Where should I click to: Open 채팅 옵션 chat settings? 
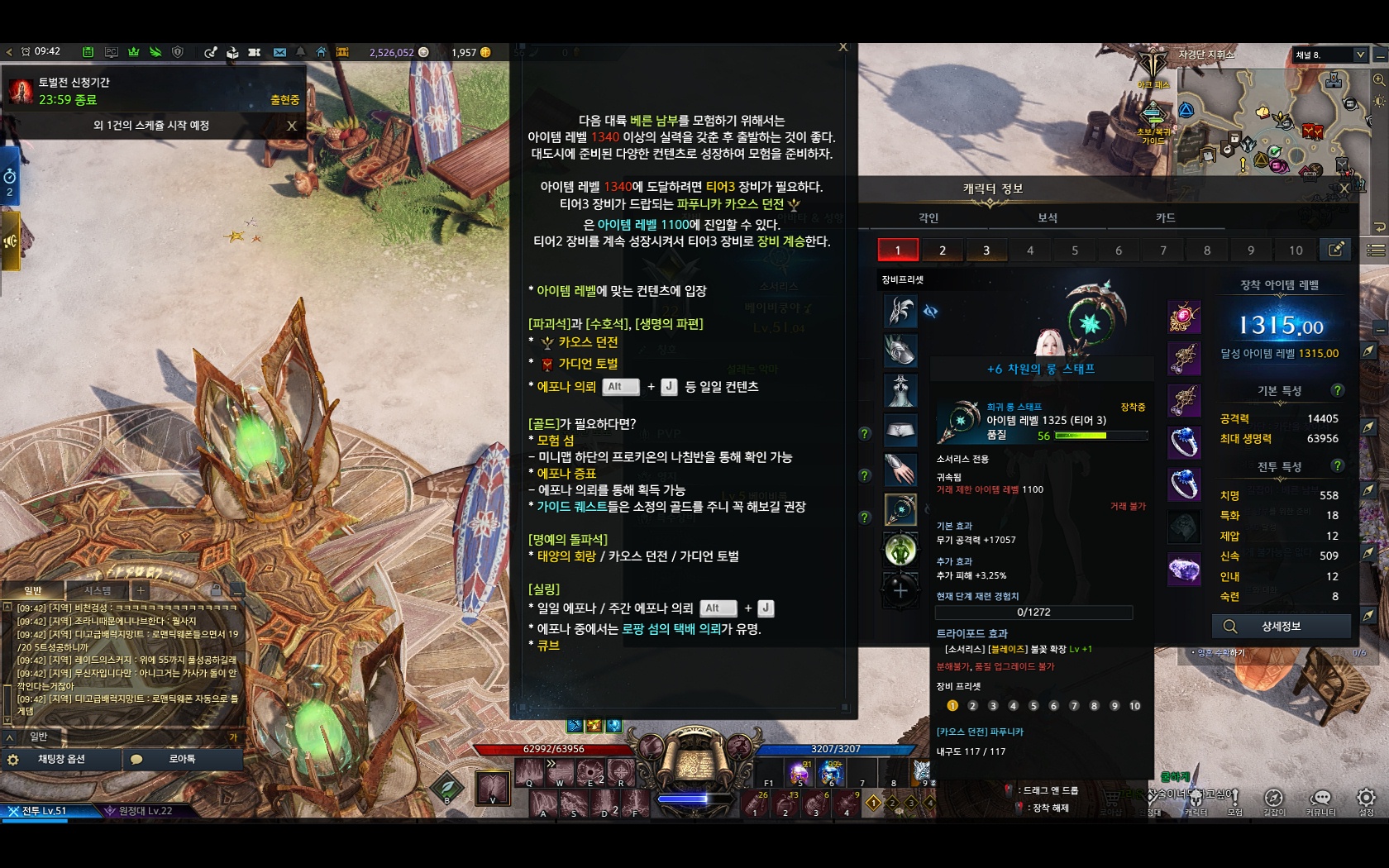[x=61, y=759]
